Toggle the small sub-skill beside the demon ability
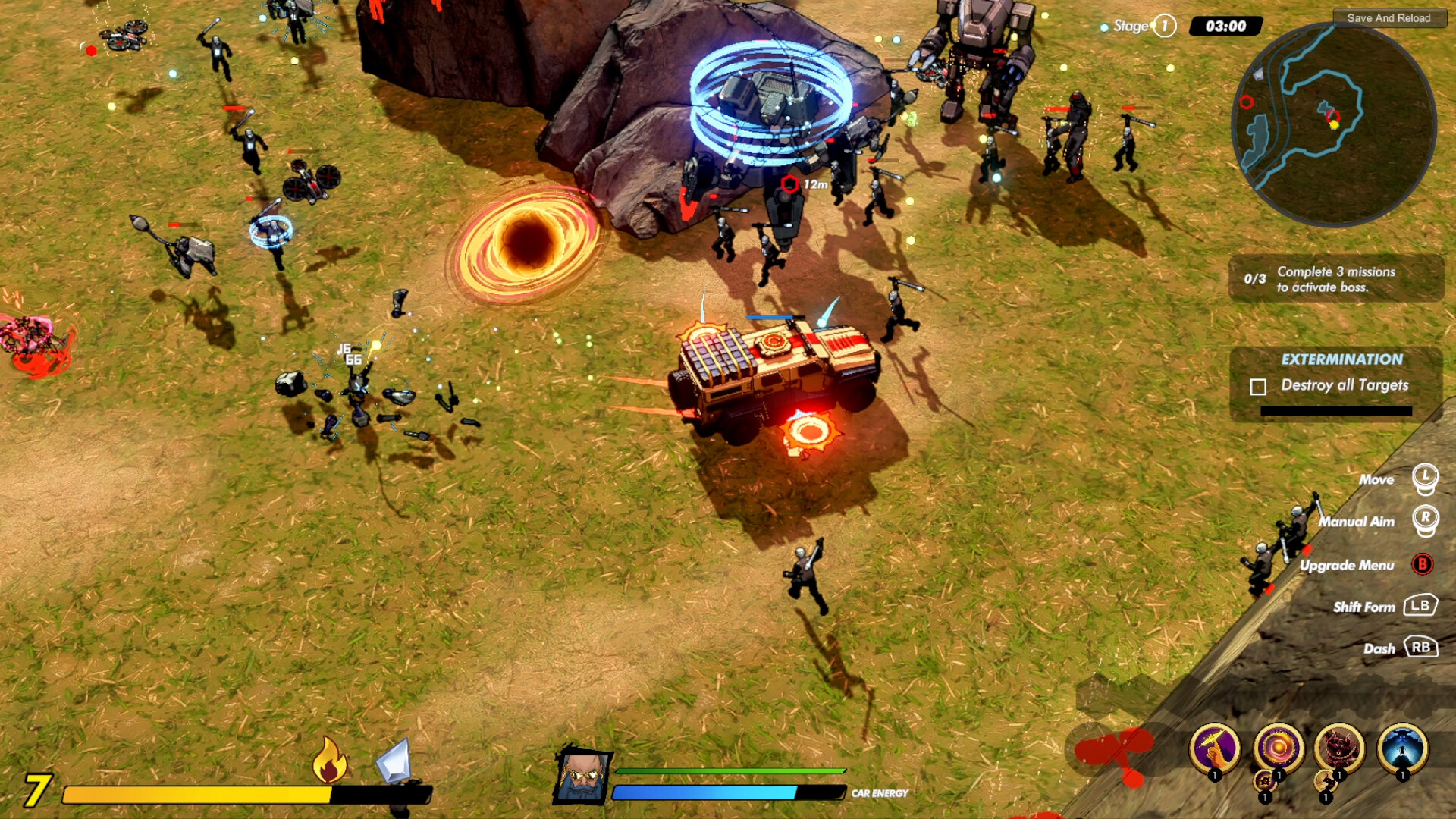The width and height of the screenshot is (1456, 819). click(x=1326, y=780)
